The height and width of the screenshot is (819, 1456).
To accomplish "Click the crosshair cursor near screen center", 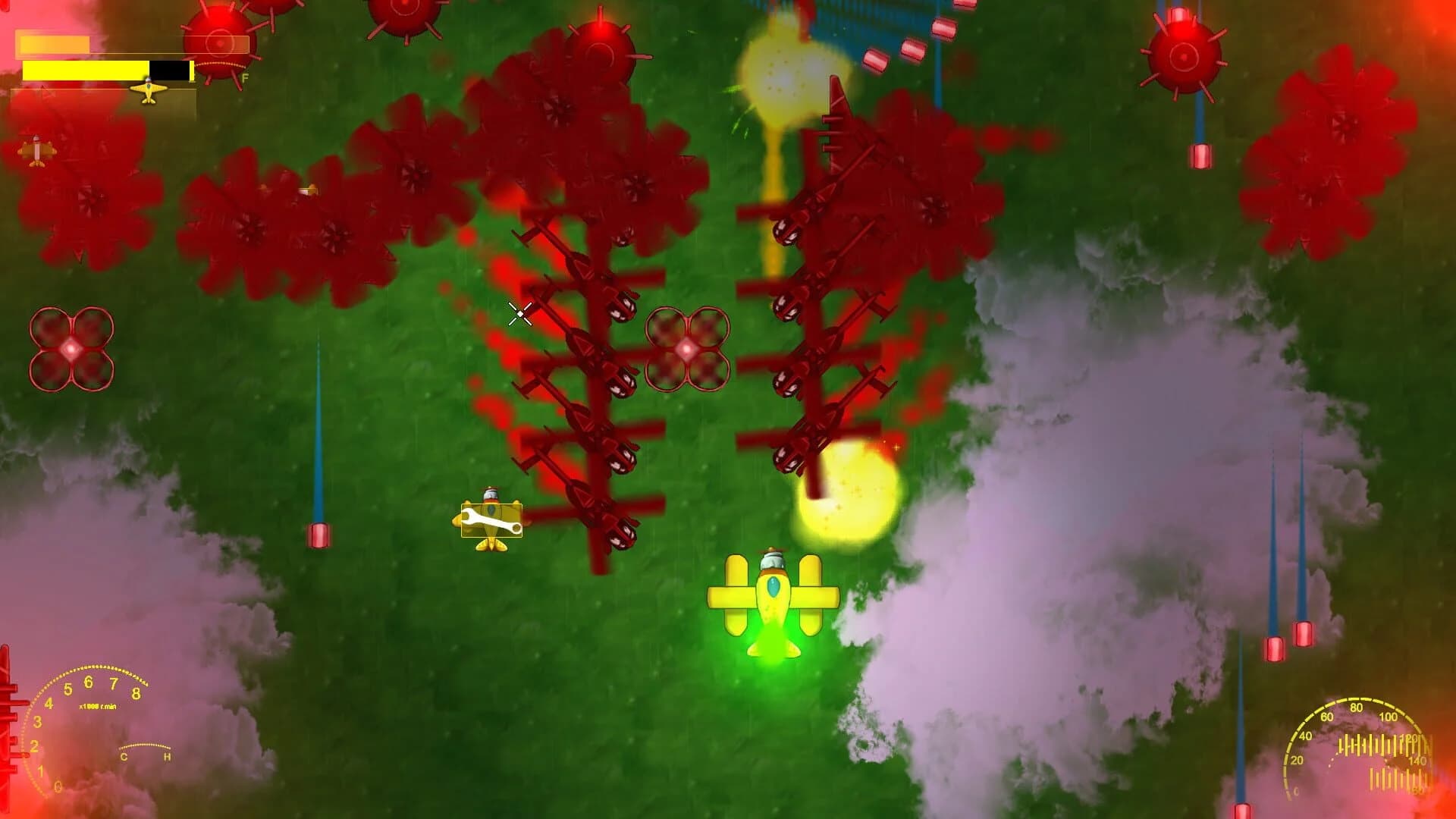I will point(519,314).
